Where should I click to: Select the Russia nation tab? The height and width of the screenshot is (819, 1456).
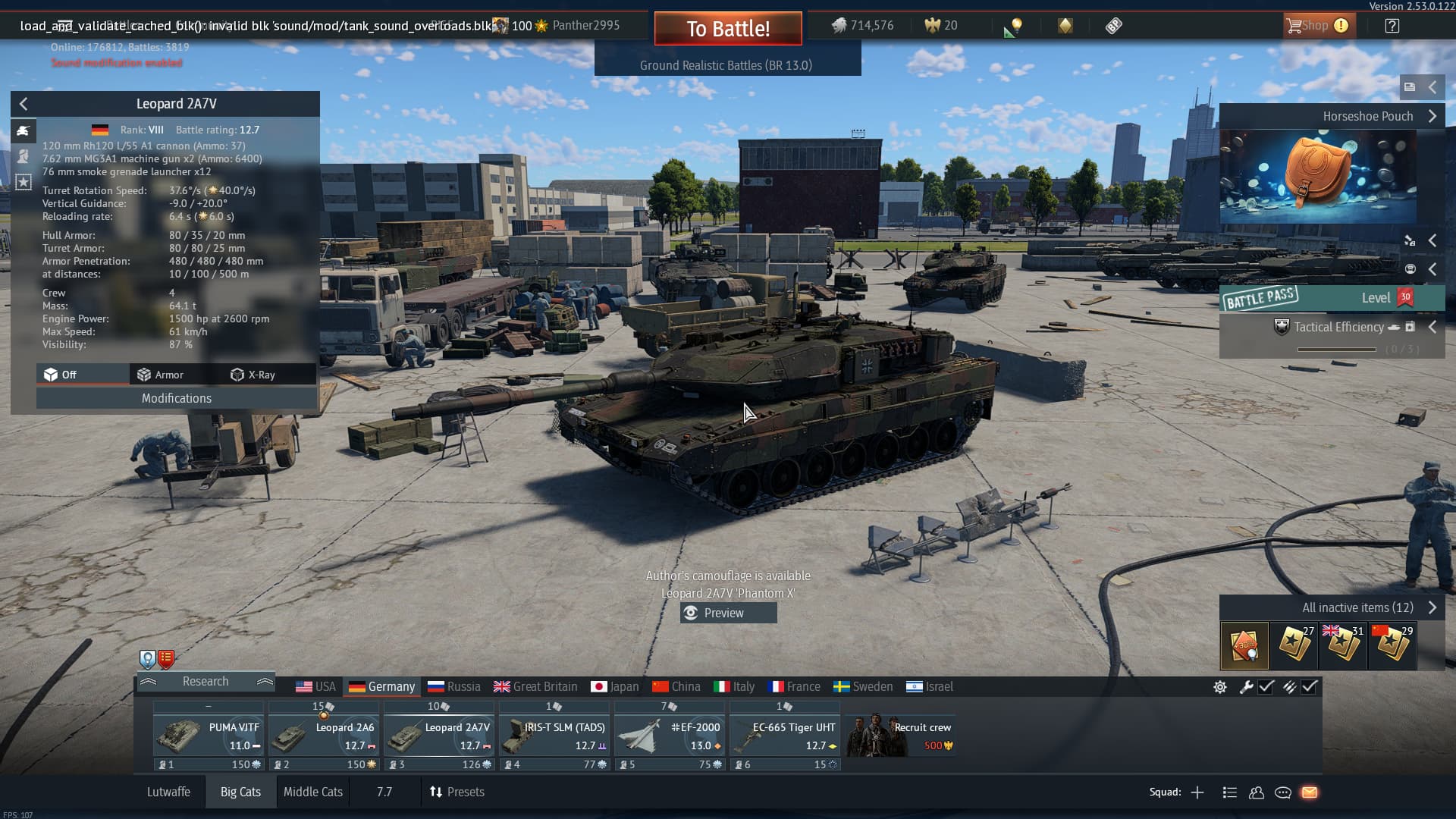coord(454,686)
